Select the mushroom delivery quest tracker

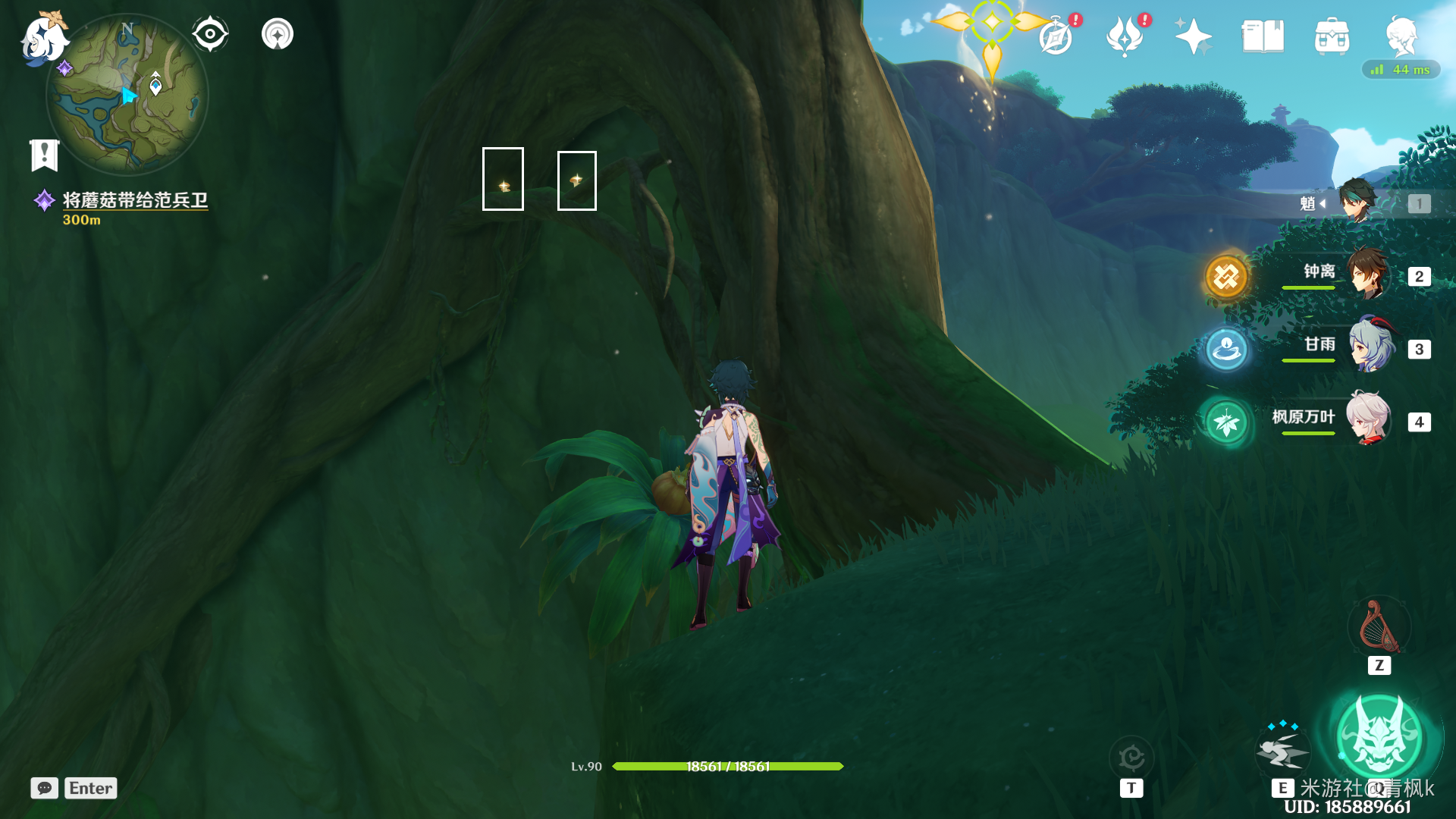click(x=134, y=200)
